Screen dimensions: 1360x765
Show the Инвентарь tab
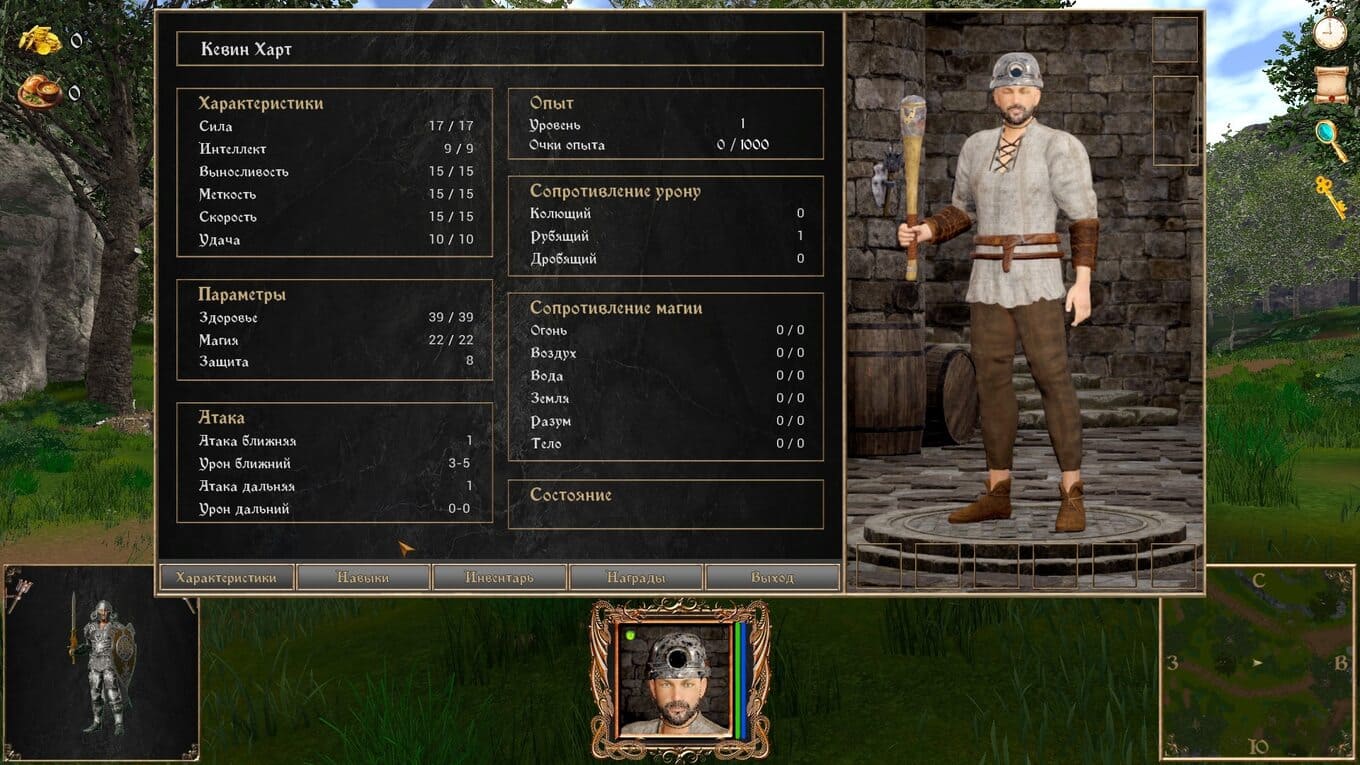point(499,578)
